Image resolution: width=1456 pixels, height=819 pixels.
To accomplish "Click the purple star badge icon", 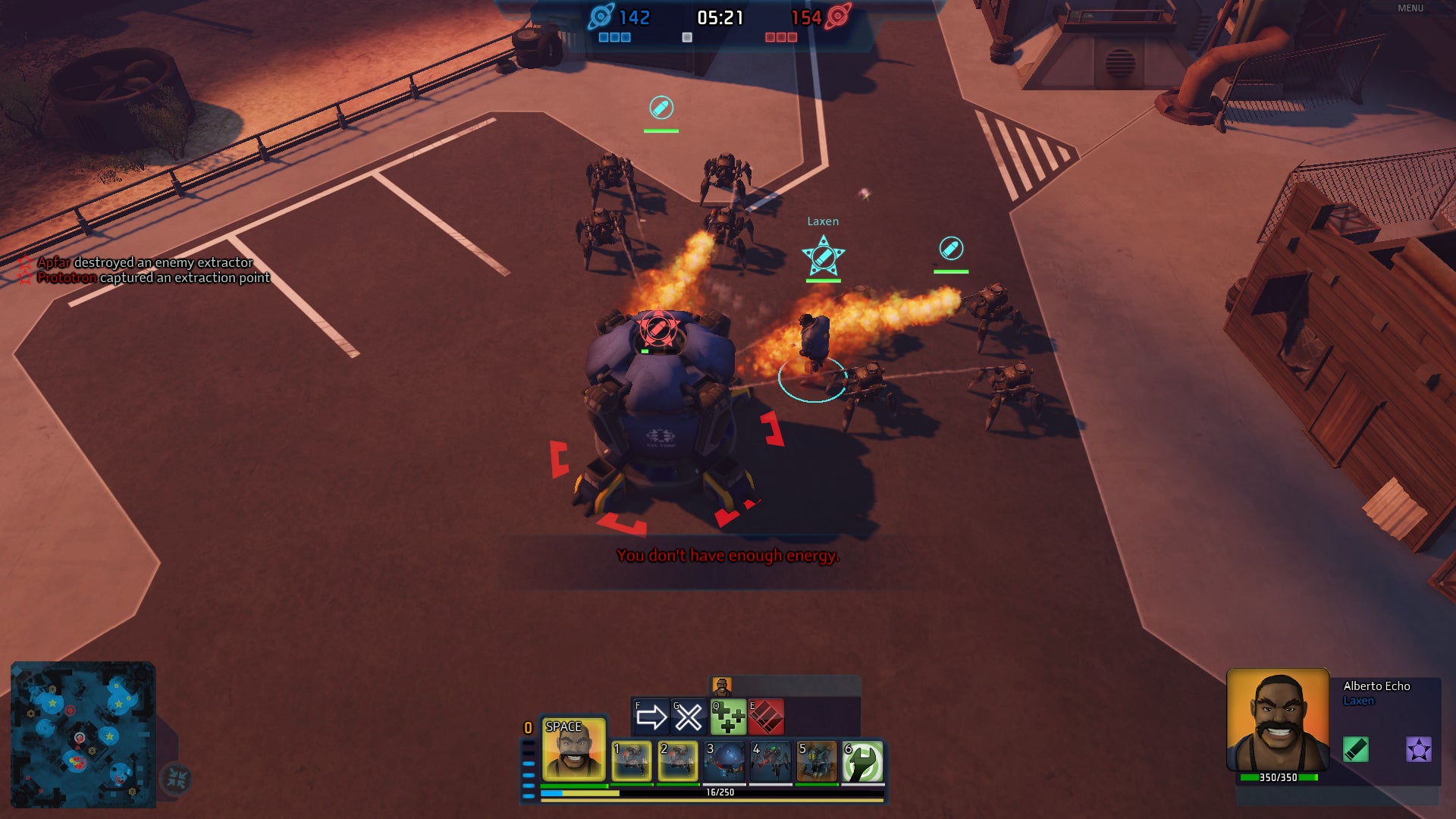I will (x=1418, y=749).
